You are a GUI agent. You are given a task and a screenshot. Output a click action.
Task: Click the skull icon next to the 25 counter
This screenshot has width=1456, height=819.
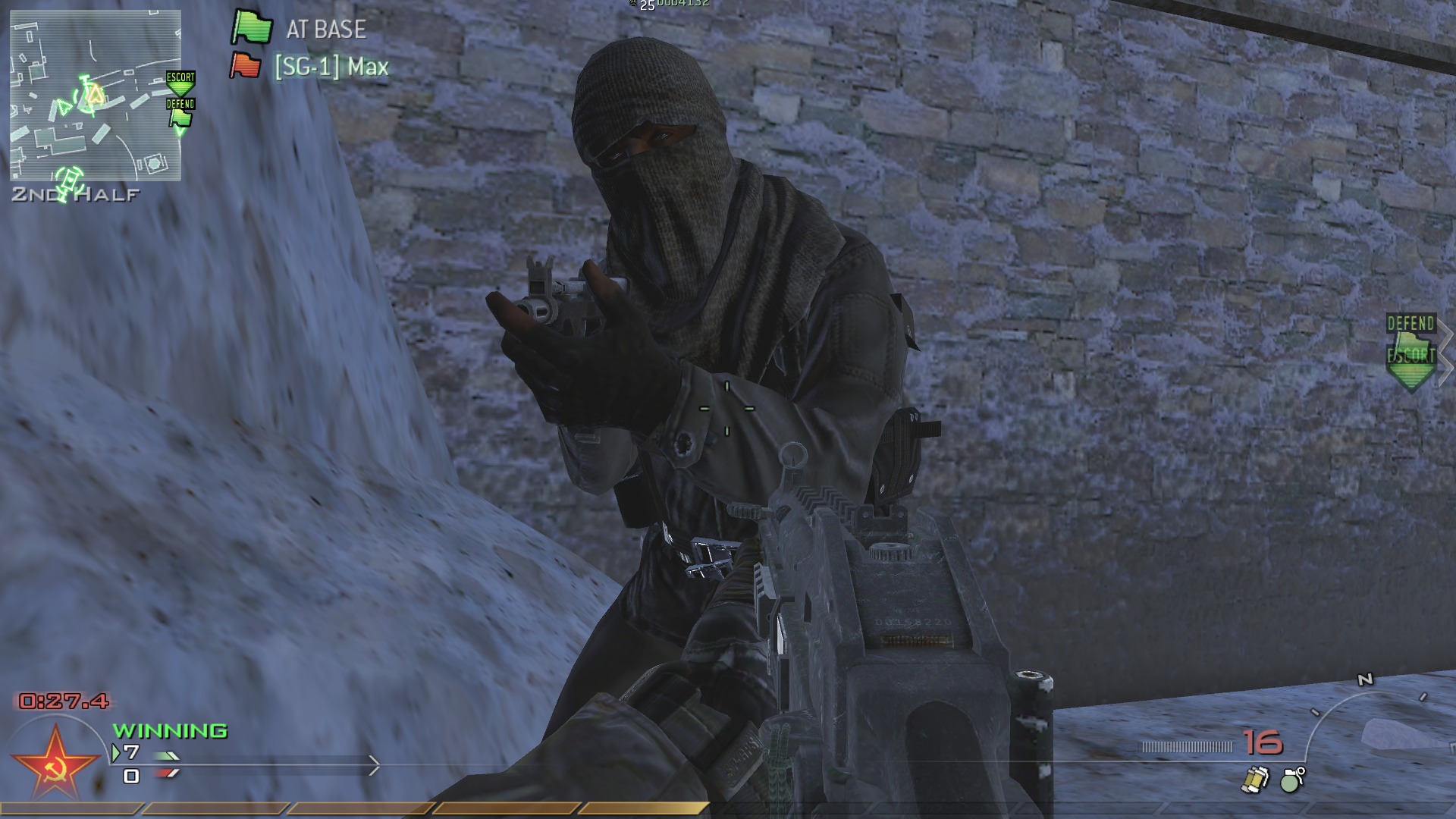(632, 4)
